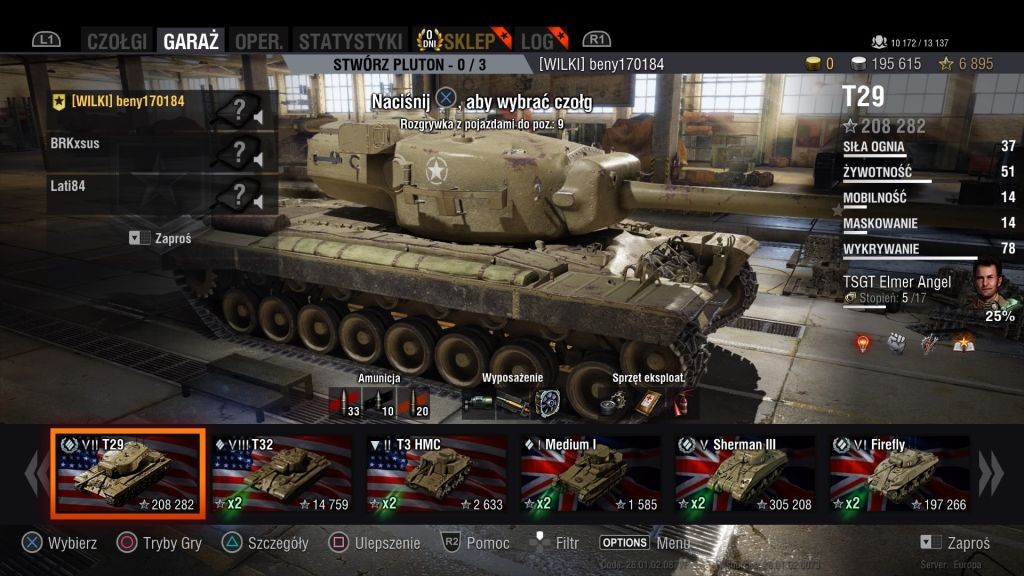1024x576 pixels.
Task: Open the Sprzęt eksploat. consumables slots
Action: (643, 402)
